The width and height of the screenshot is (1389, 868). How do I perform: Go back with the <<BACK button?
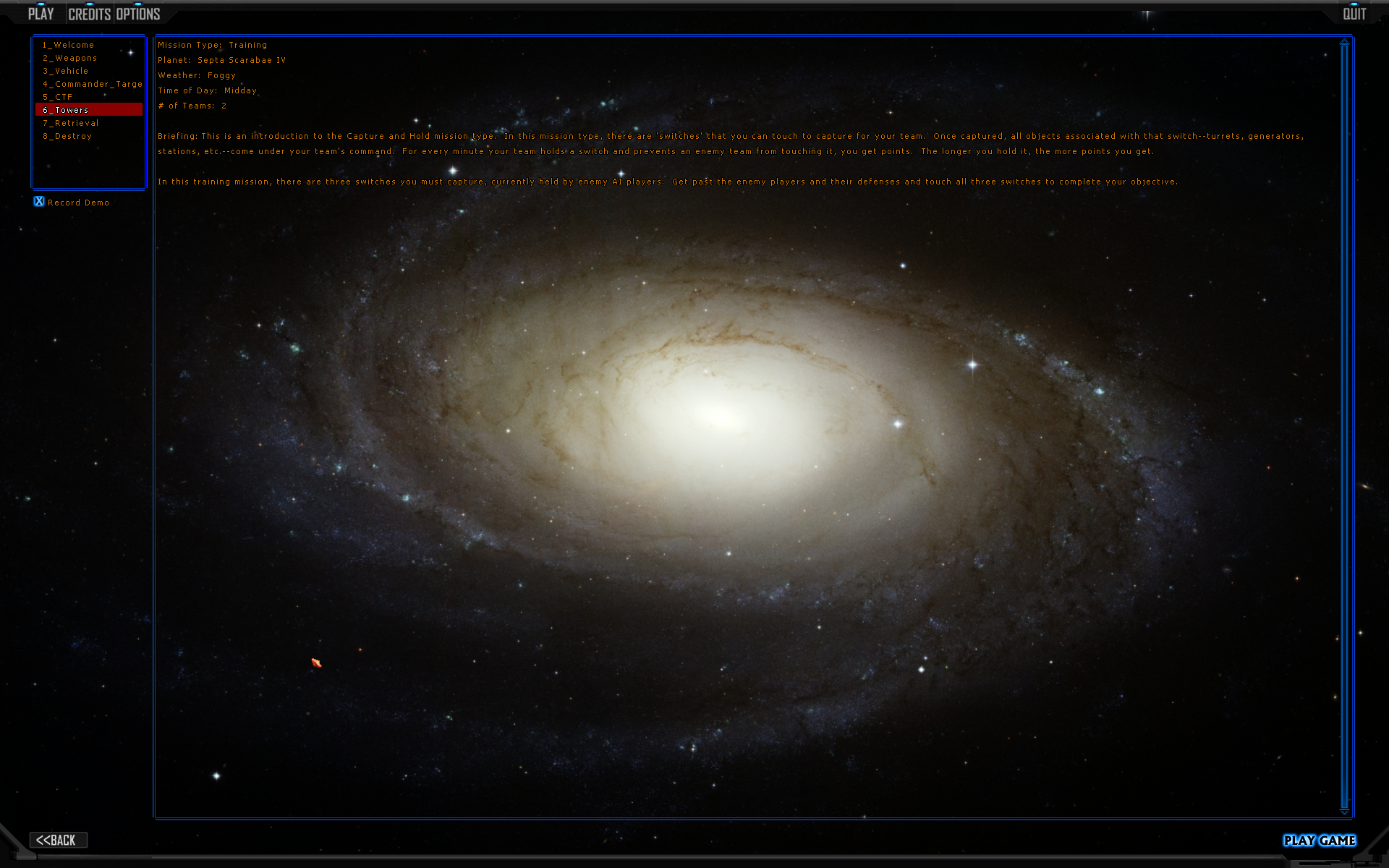(58, 840)
